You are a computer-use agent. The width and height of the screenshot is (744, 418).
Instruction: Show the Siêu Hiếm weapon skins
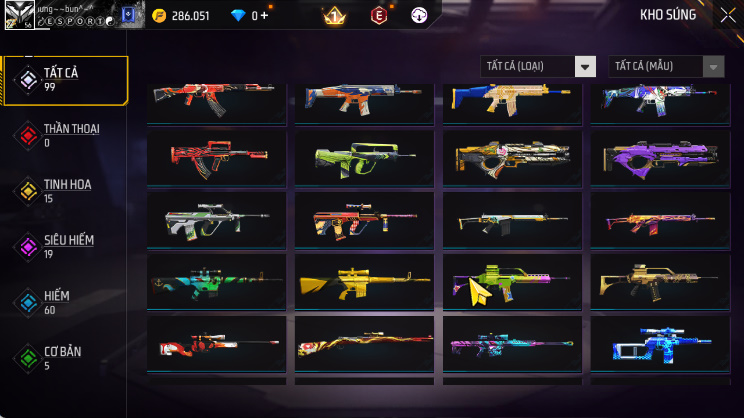66,246
